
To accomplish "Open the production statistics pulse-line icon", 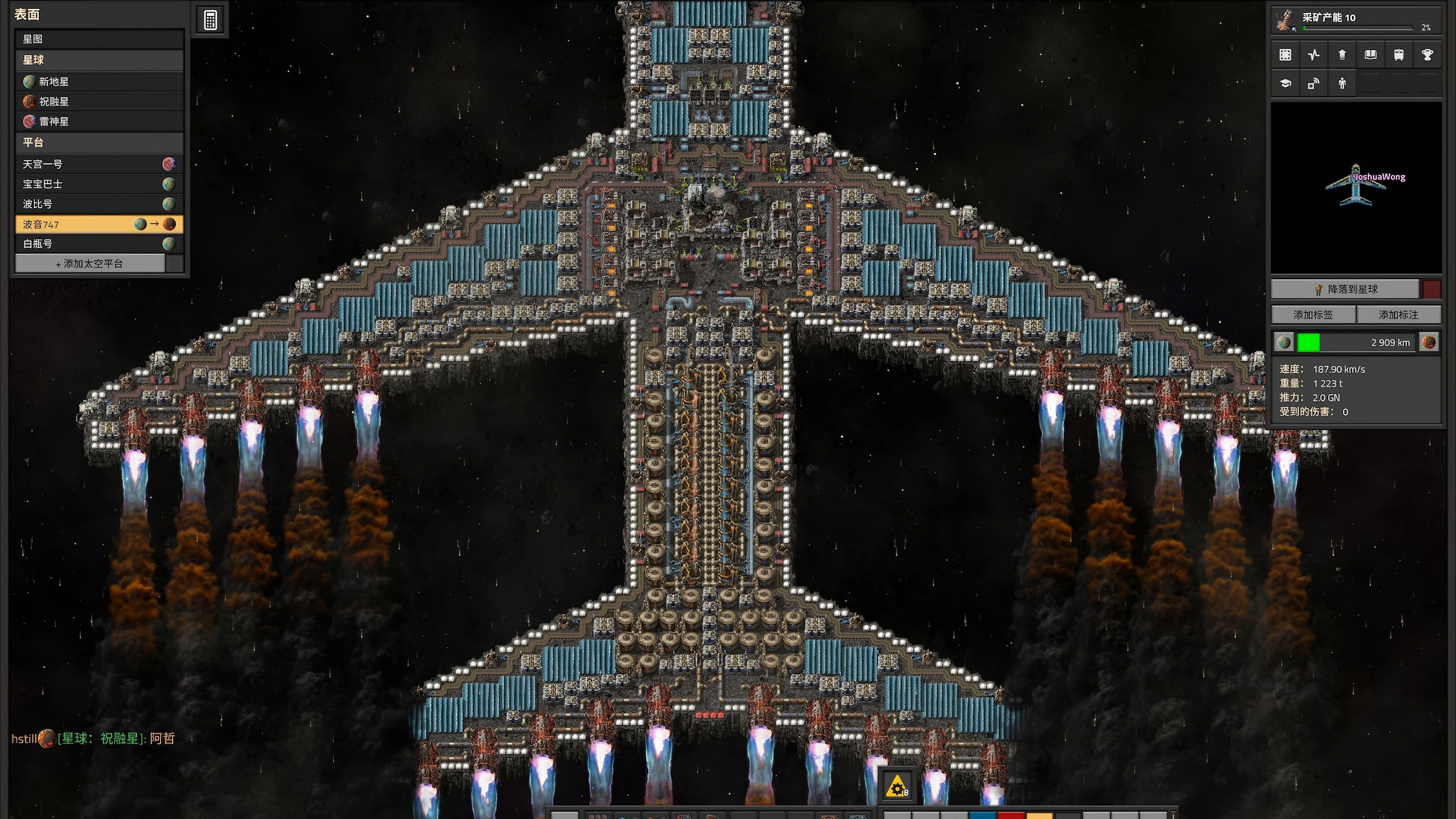I will click(1313, 55).
